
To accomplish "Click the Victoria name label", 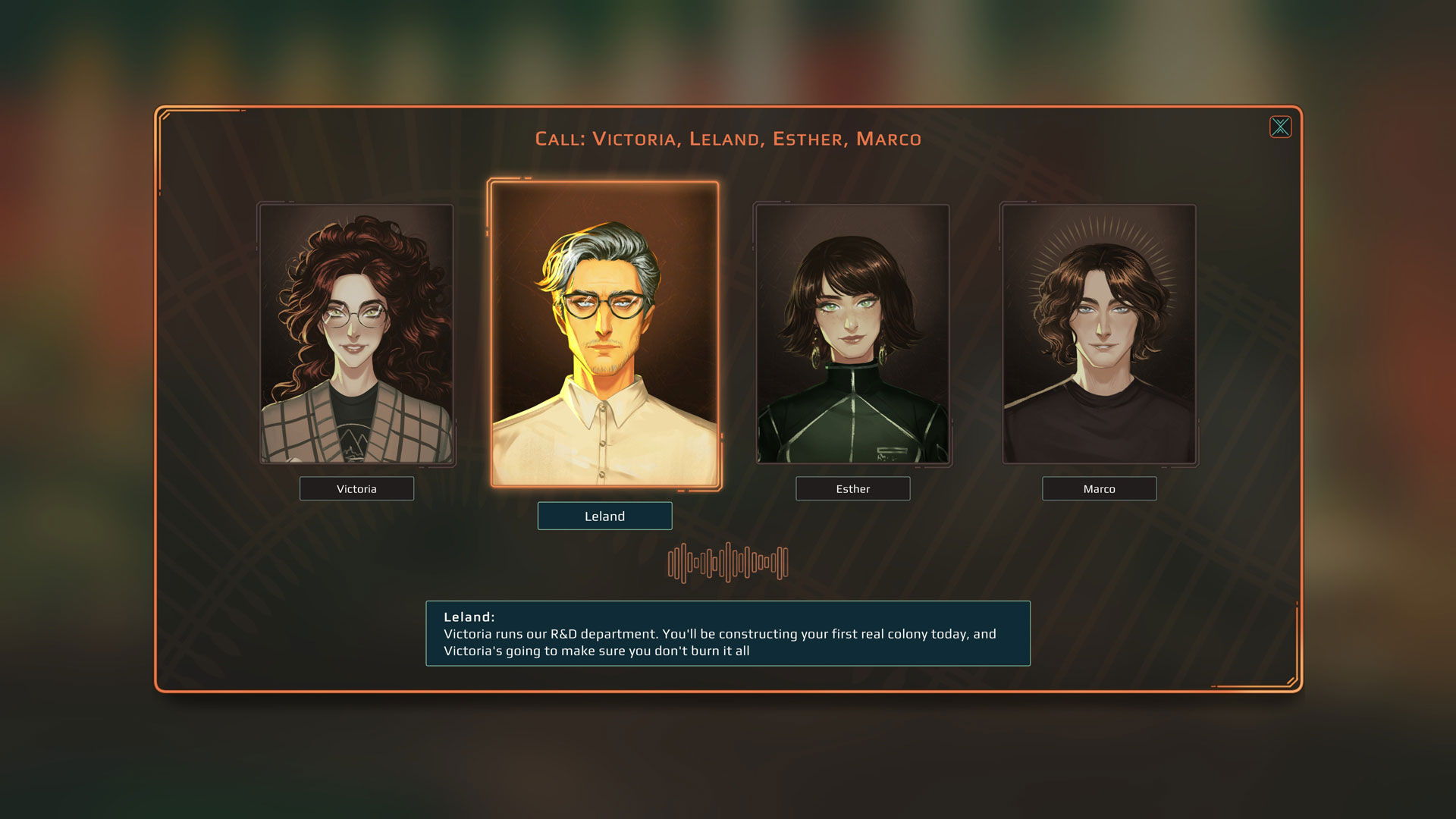I will pos(356,489).
